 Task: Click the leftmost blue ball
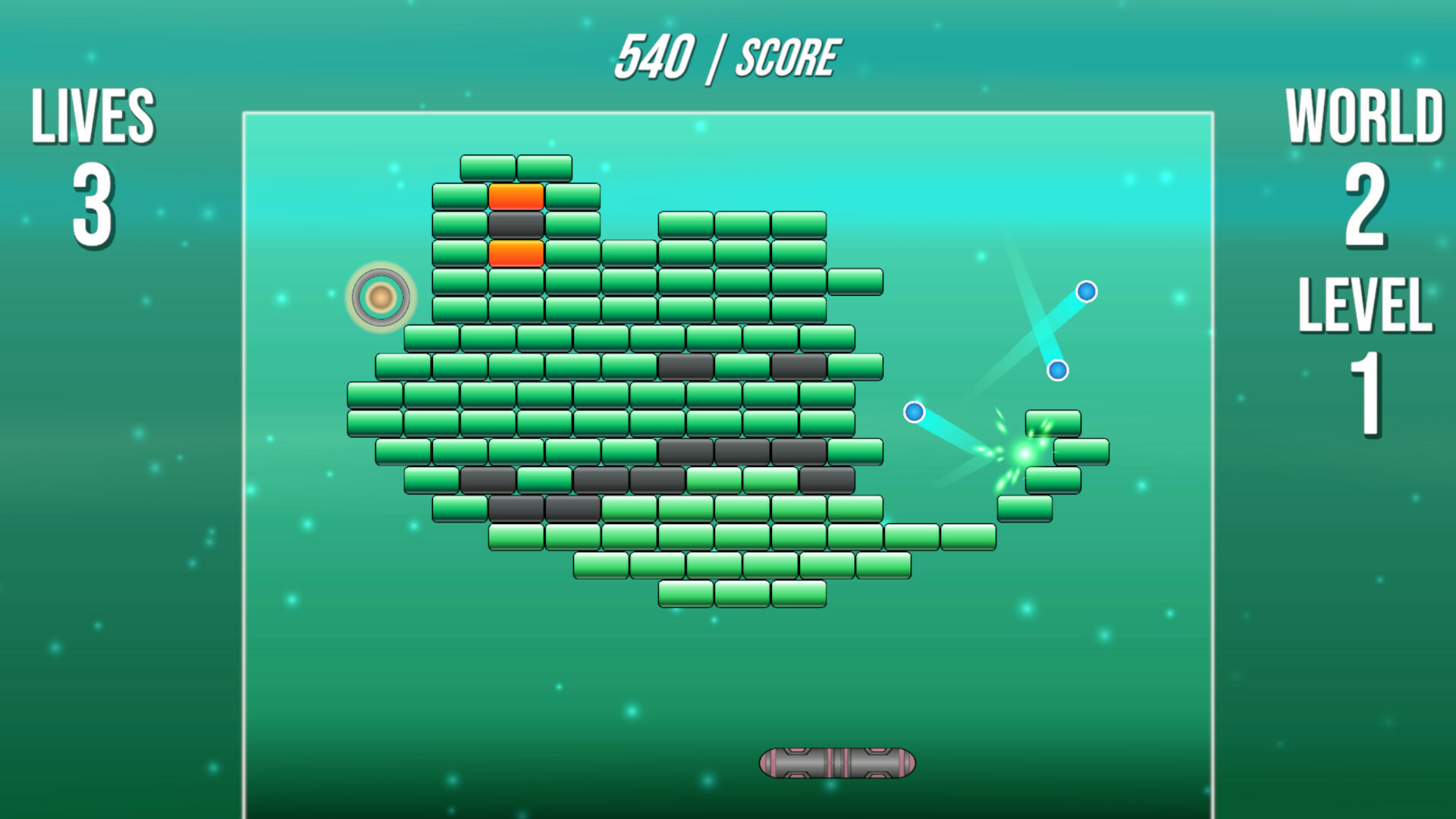point(915,412)
